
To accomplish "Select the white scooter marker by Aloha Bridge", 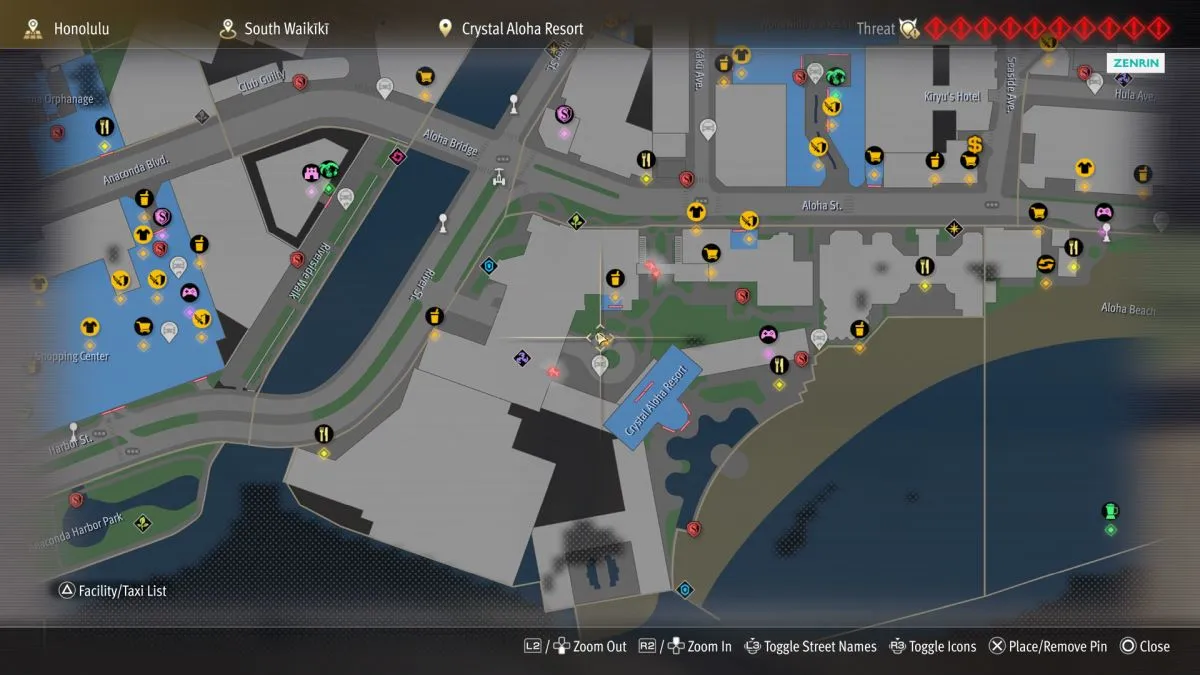I will (x=499, y=177).
